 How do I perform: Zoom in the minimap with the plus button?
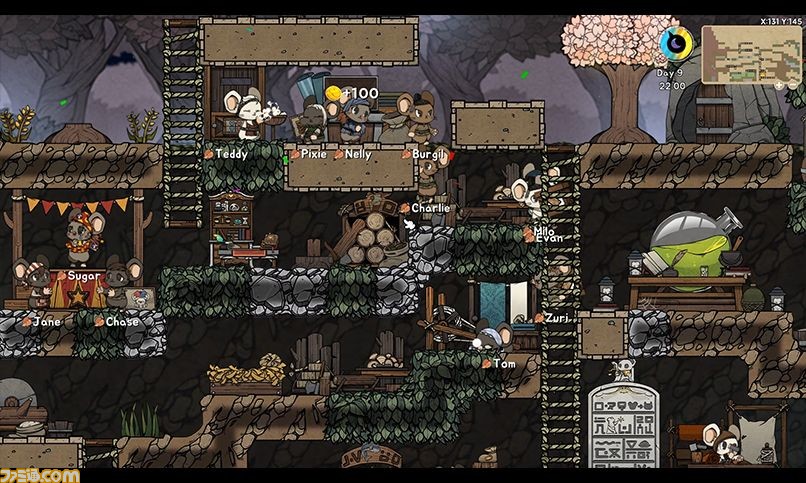click(779, 85)
